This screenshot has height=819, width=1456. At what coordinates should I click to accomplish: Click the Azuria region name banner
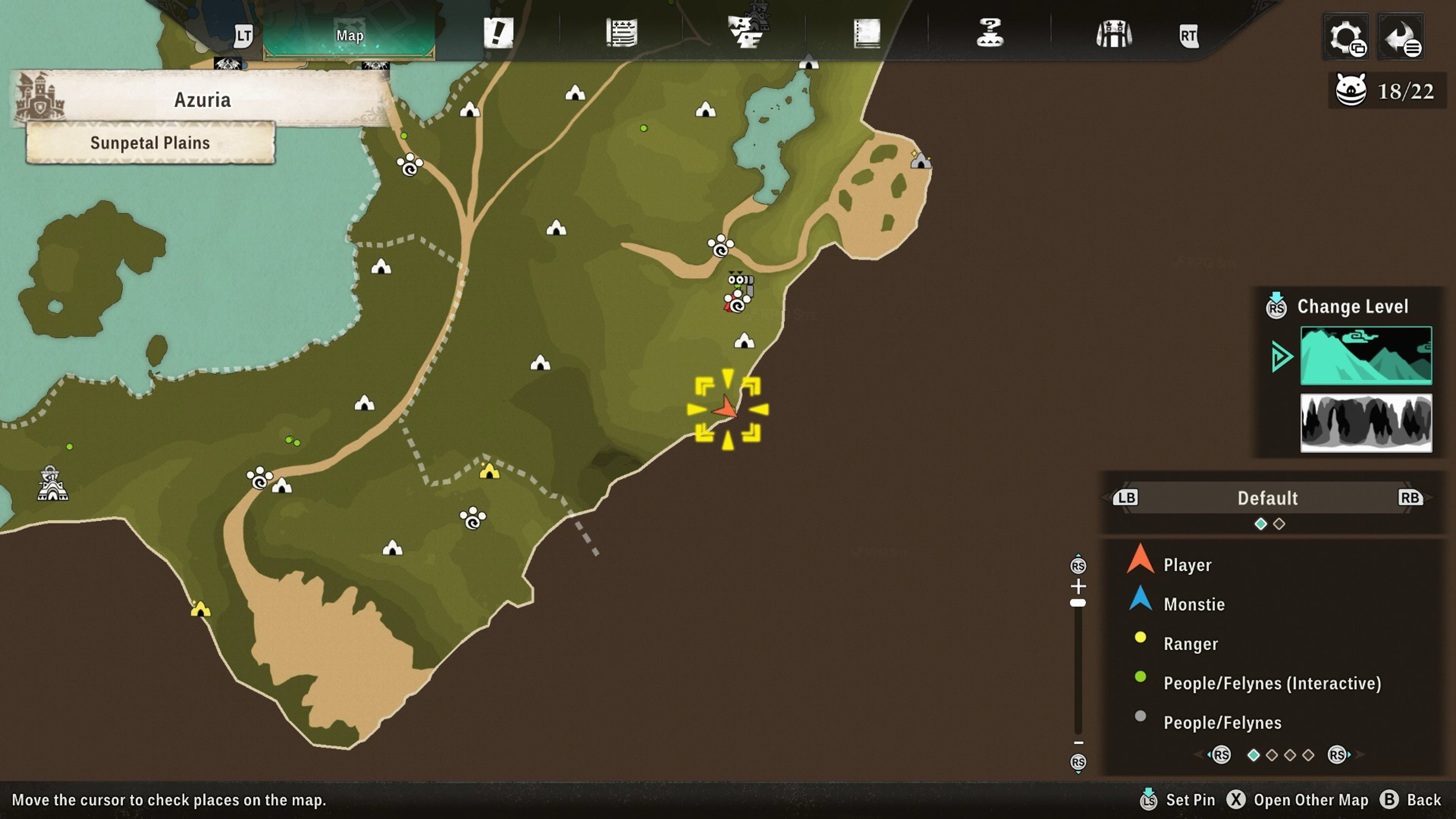click(202, 100)
